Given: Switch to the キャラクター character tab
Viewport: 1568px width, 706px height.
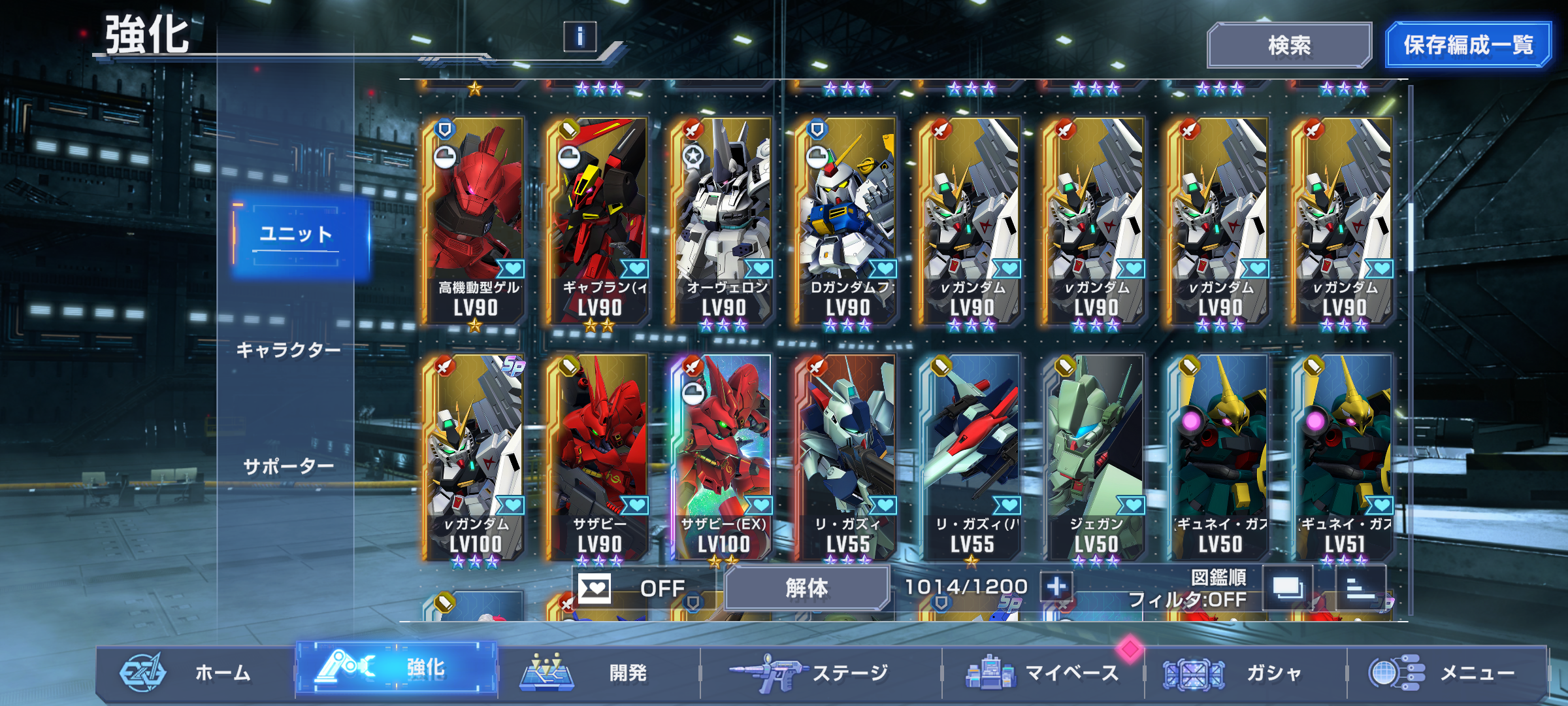Looking at the screenshot, I should [x=288, y=350].
